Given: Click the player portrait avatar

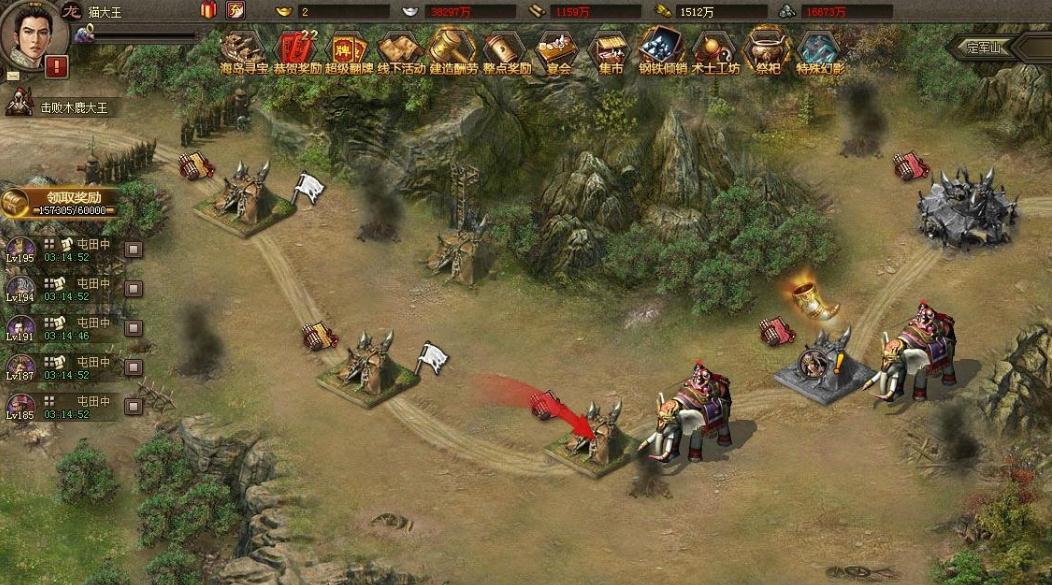Looking at the screenshot, I should pyautogui.click(x=33, y=34).
